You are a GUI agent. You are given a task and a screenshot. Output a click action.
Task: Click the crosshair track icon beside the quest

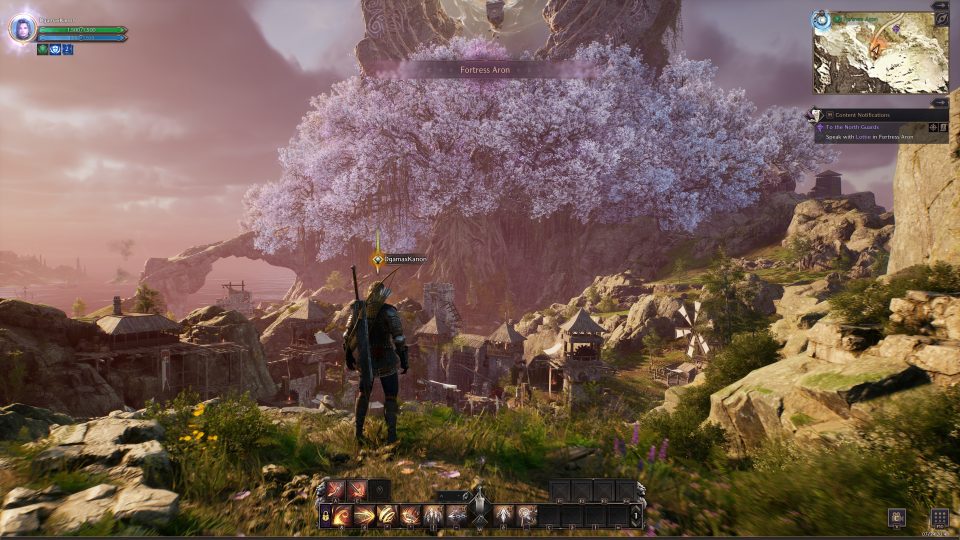click(934, 127)
